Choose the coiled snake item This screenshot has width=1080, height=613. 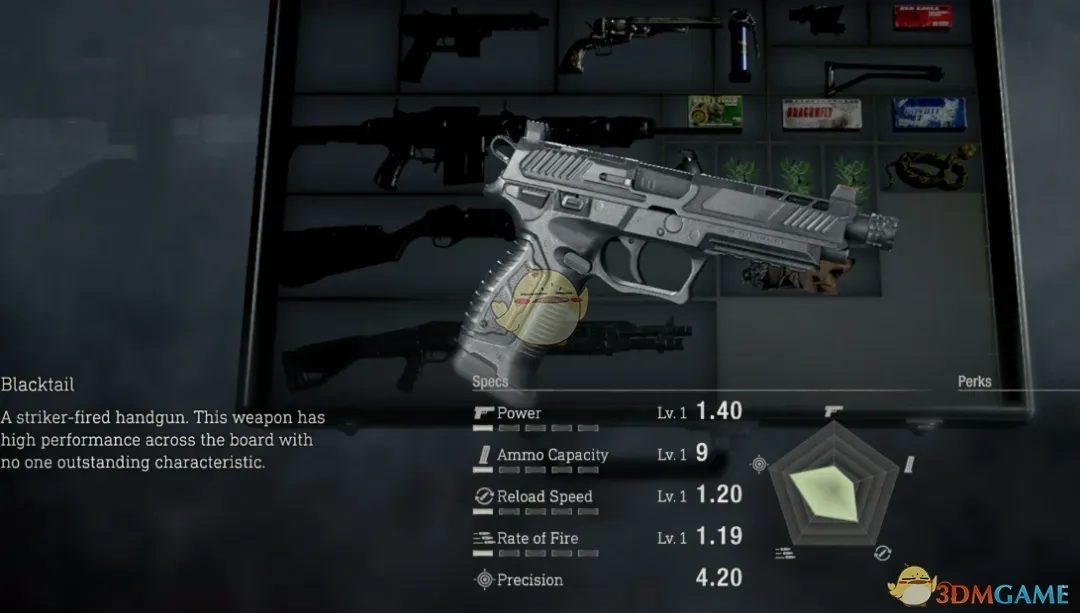tap(934, 168)
